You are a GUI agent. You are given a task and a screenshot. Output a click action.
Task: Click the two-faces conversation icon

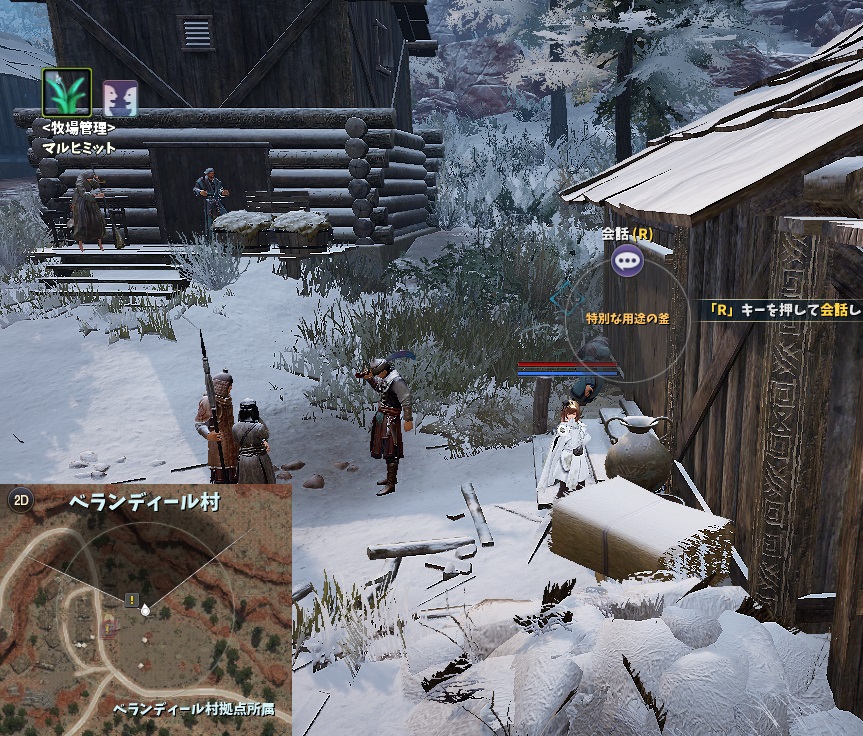pos(121,97)
